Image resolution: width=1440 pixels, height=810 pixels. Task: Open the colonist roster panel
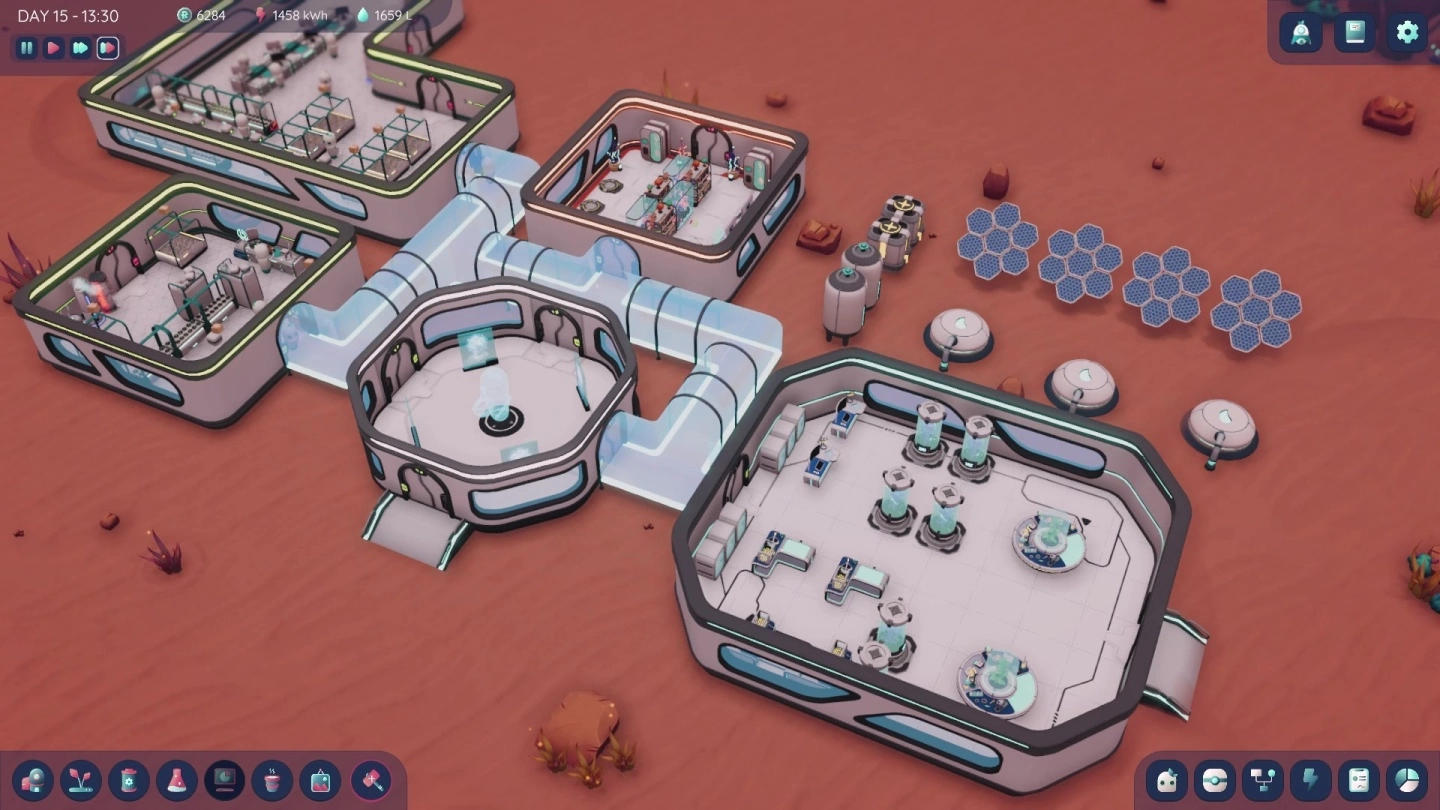(x=1168, y=781)
